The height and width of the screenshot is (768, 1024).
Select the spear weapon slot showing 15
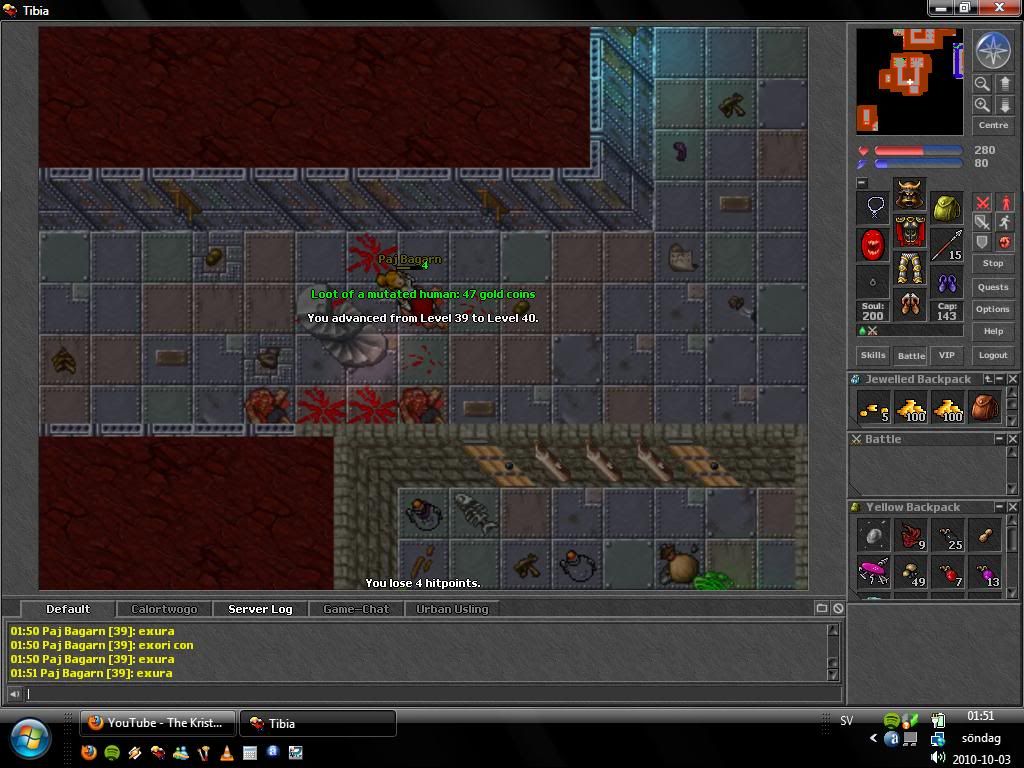(947, 244)
